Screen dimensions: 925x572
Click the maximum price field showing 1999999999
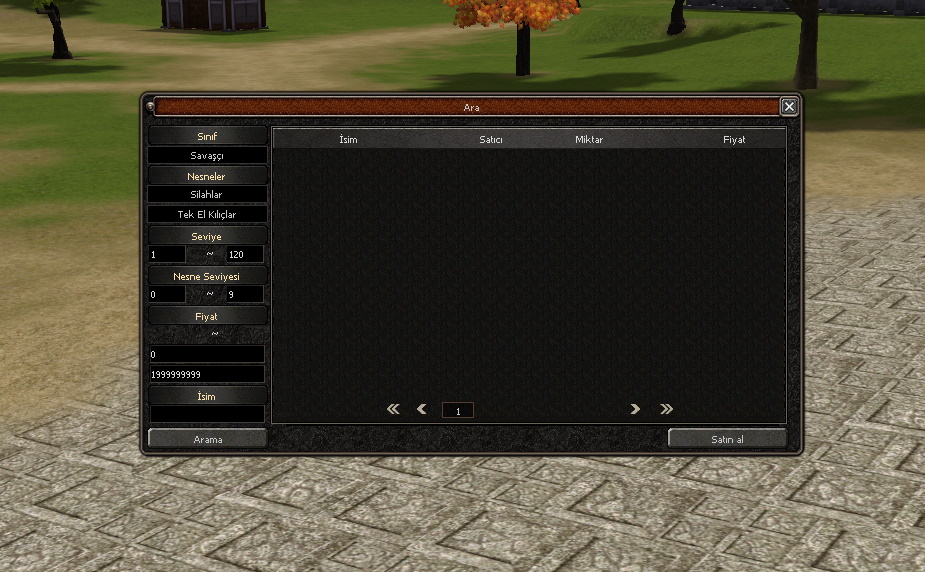207,374
